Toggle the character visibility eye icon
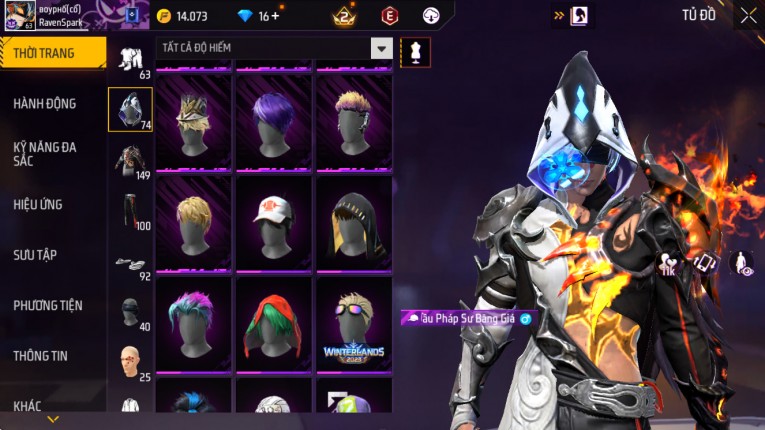This screenshot has width=765, height=430. [743, 263]
